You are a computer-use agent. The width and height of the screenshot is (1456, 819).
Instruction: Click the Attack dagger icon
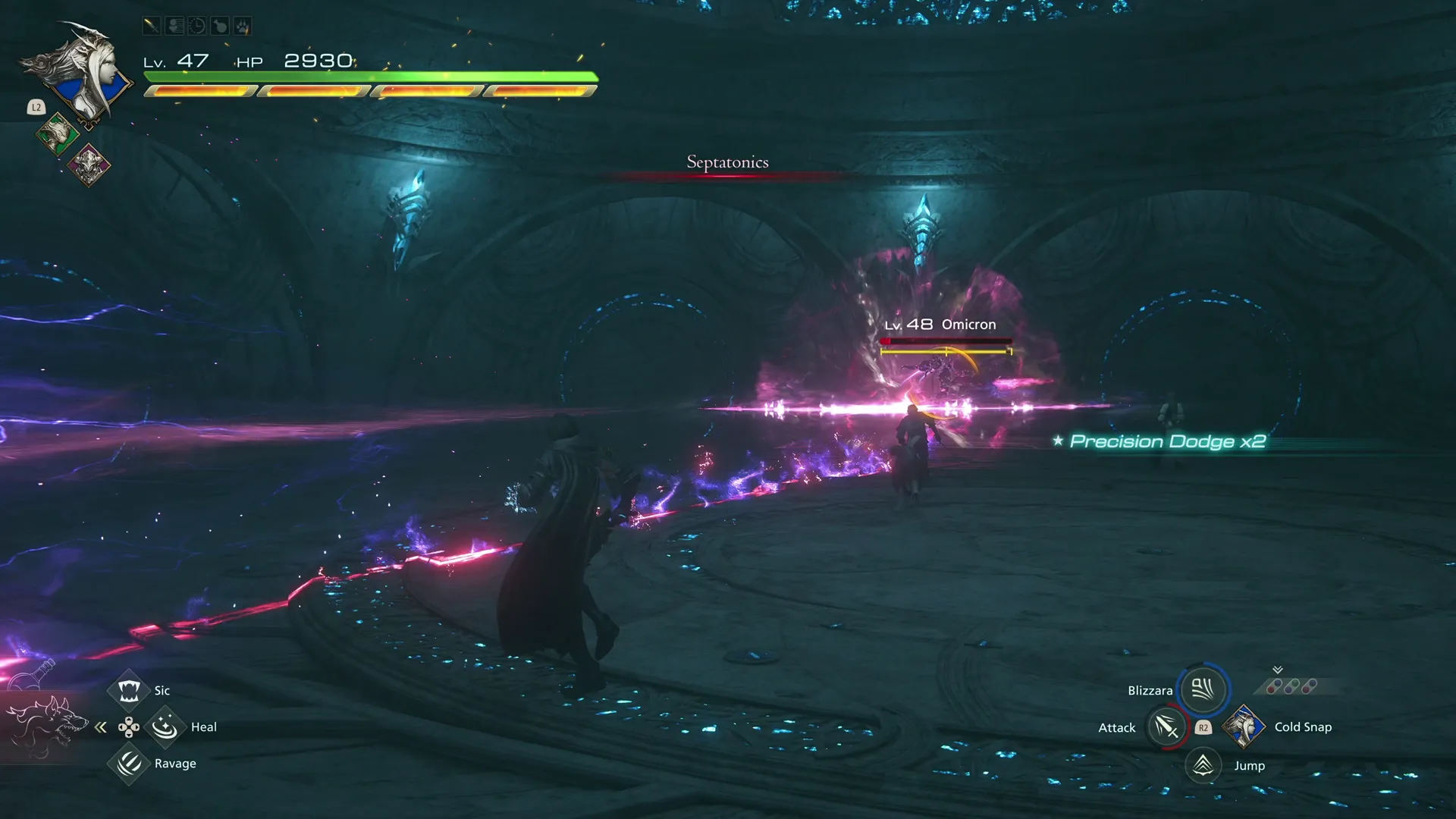click(x=1166, y=726)
